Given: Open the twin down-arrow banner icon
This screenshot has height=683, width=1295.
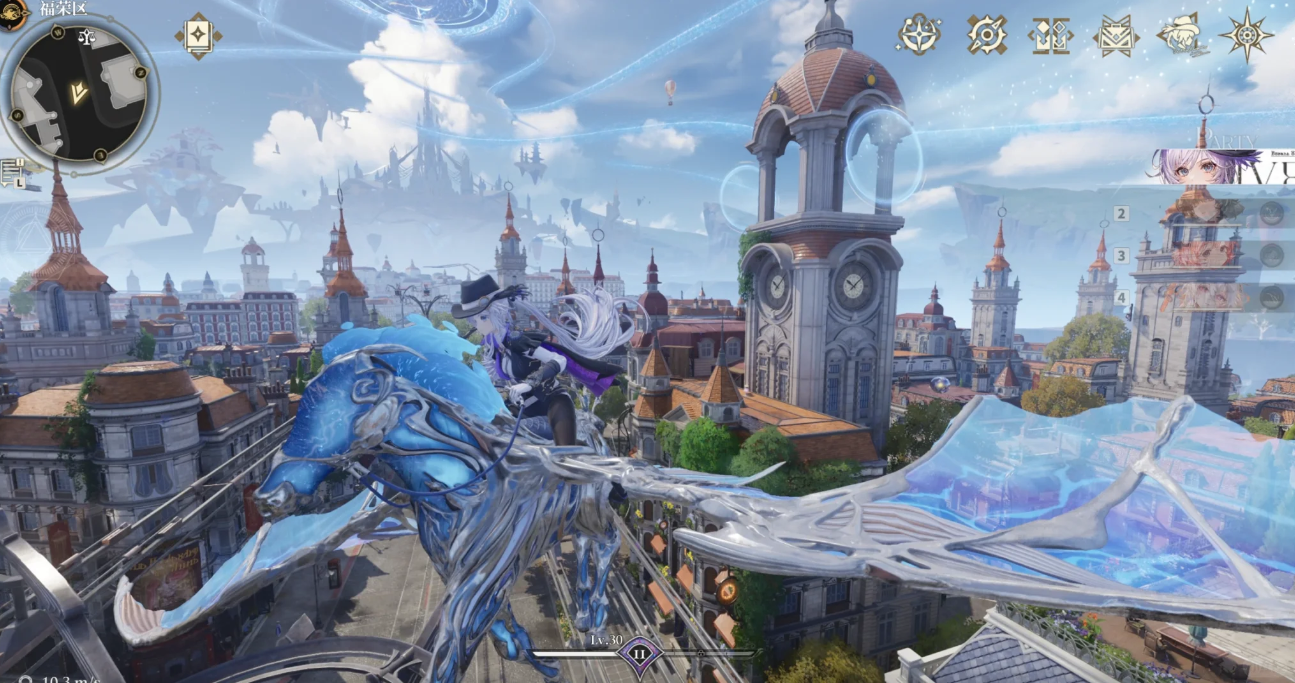Looking at the screenshot, I should tap(1050, 35).
